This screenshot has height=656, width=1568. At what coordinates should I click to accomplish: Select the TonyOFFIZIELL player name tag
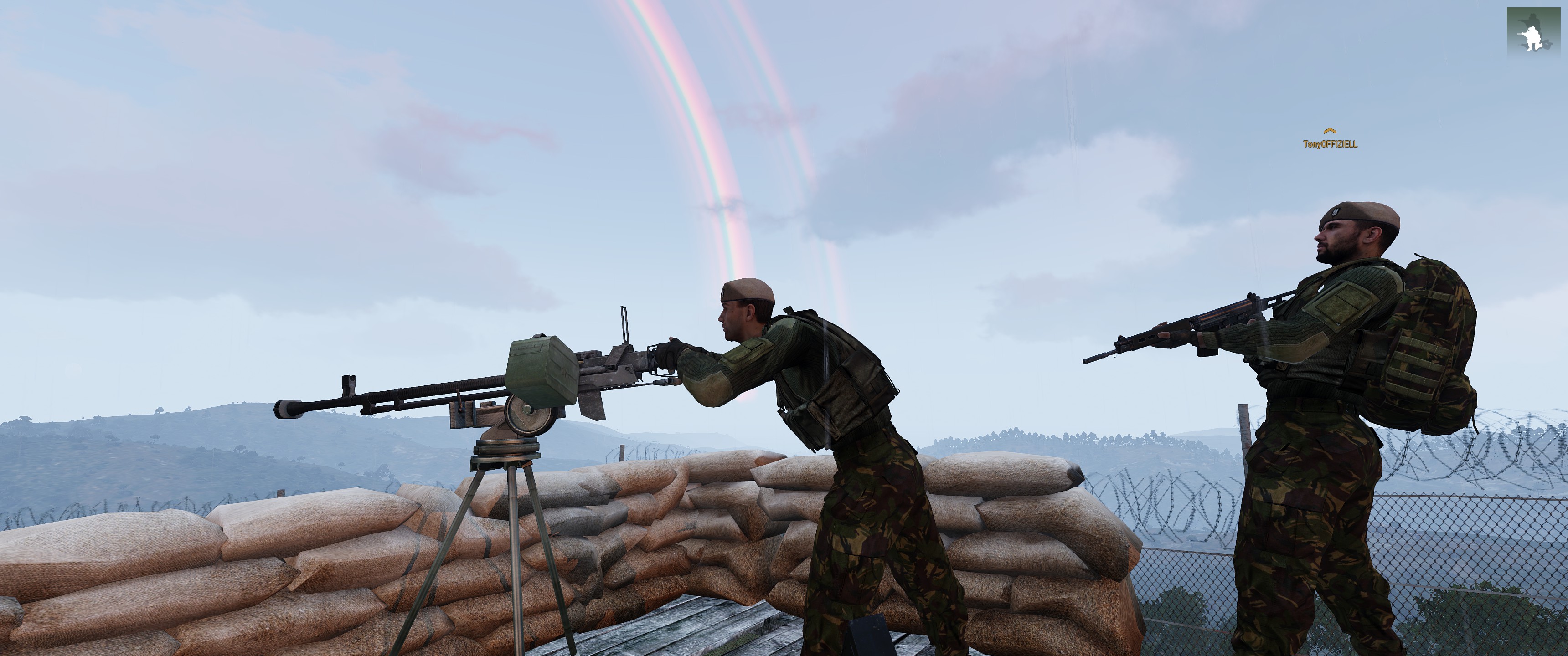1330,144
